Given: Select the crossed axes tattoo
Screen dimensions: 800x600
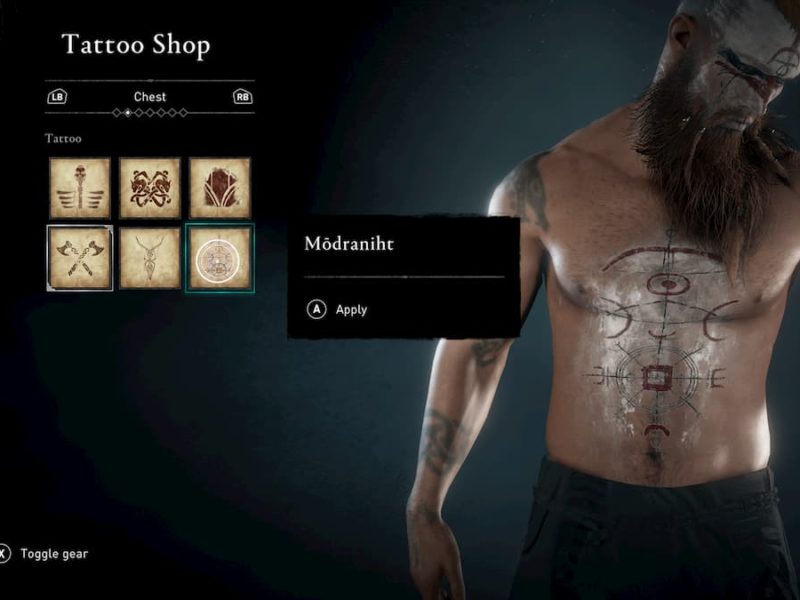Looking at the screenshot, I should [80, 258].
